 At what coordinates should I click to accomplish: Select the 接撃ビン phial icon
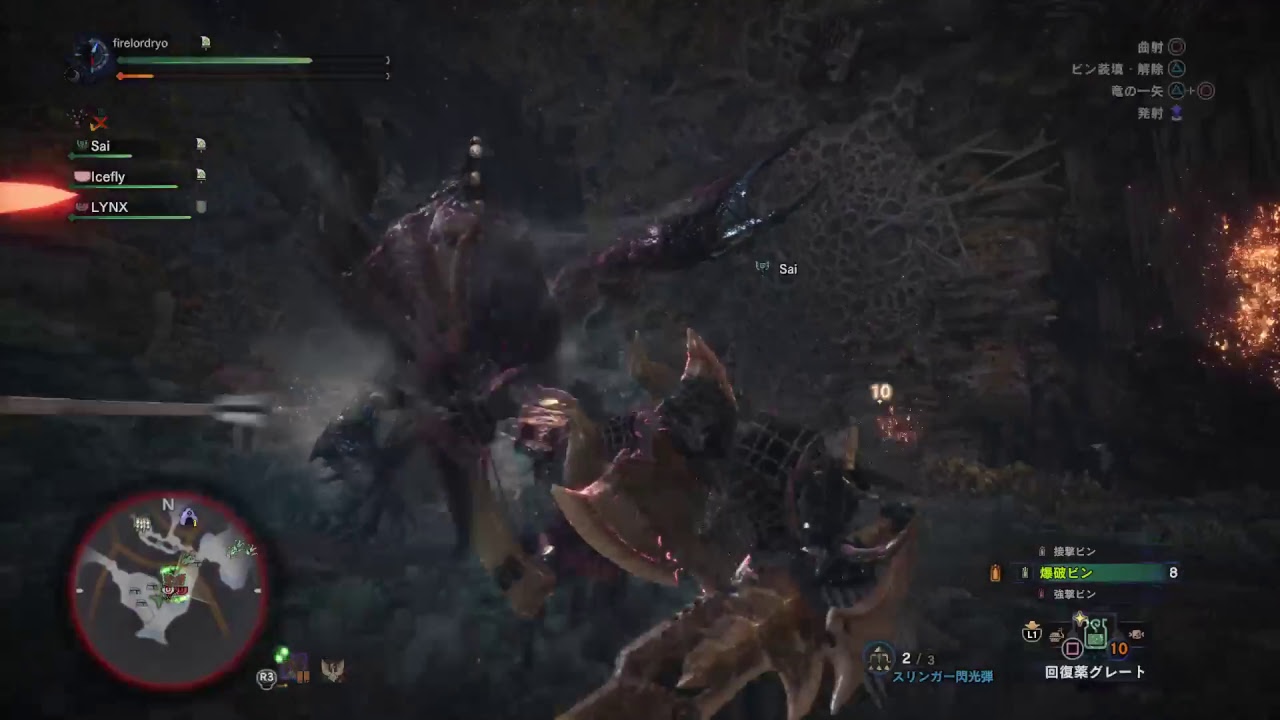coord(1041,551)
